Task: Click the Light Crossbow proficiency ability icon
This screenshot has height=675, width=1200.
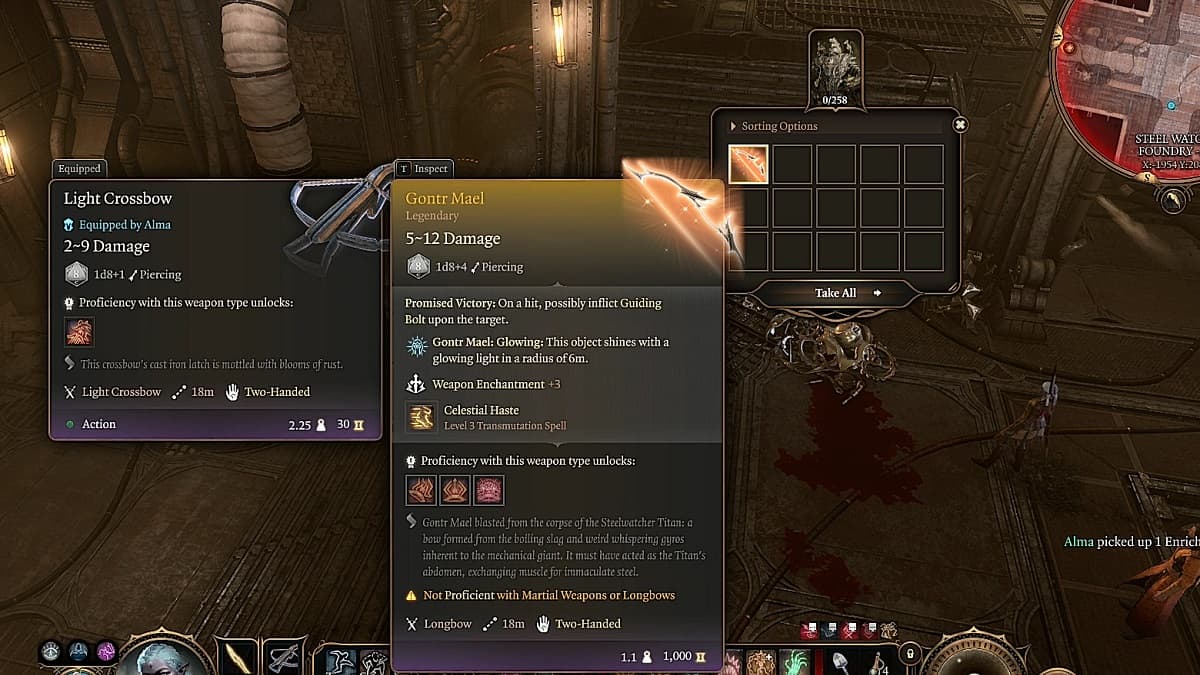Action: (79, 332)
